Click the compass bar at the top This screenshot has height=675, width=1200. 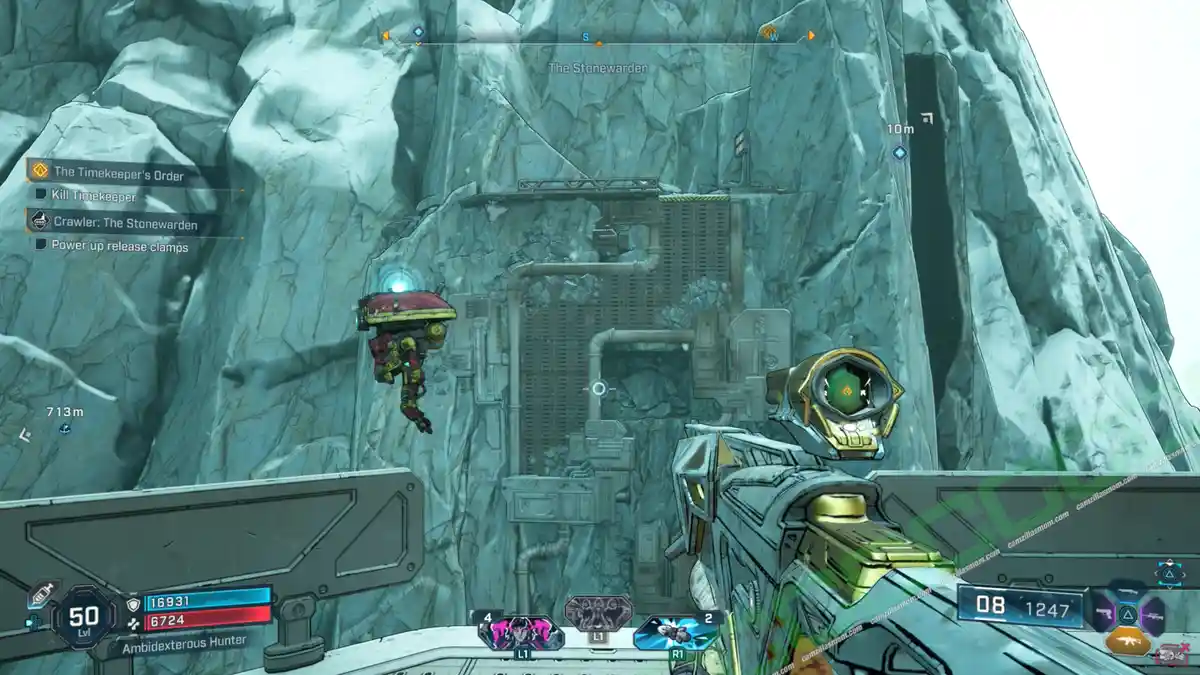[598, 37]
